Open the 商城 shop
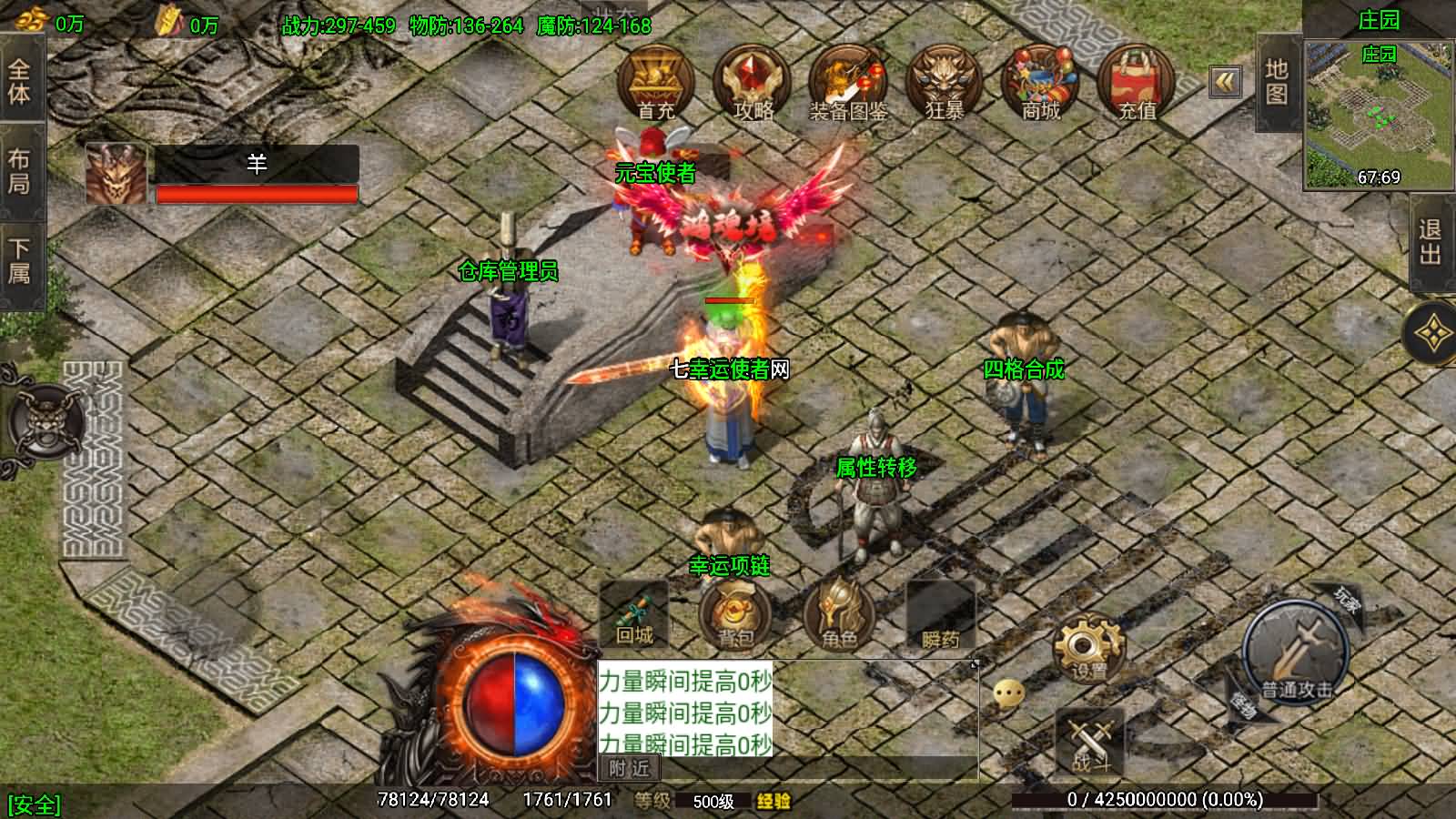The height and width of the screenshot is (819, 1456). 1040,83
